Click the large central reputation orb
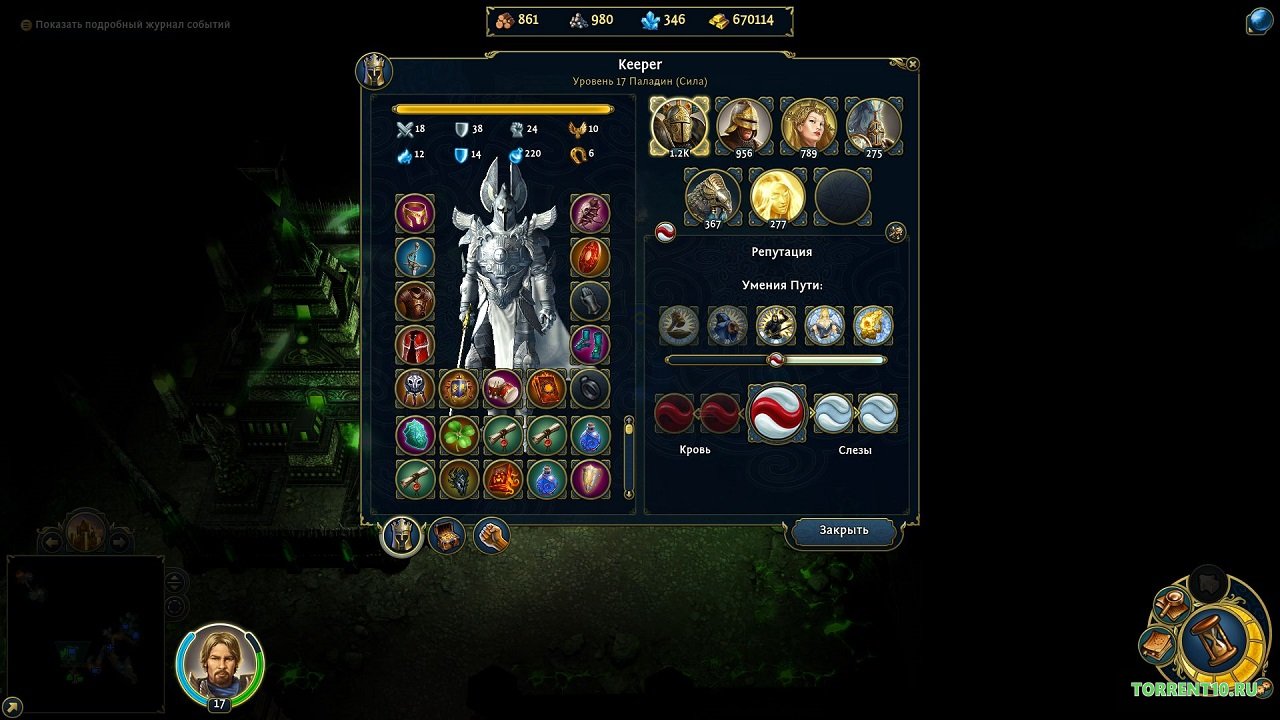Image resolution: width=1280 pixels, height=720 pixels. [776, 412]
